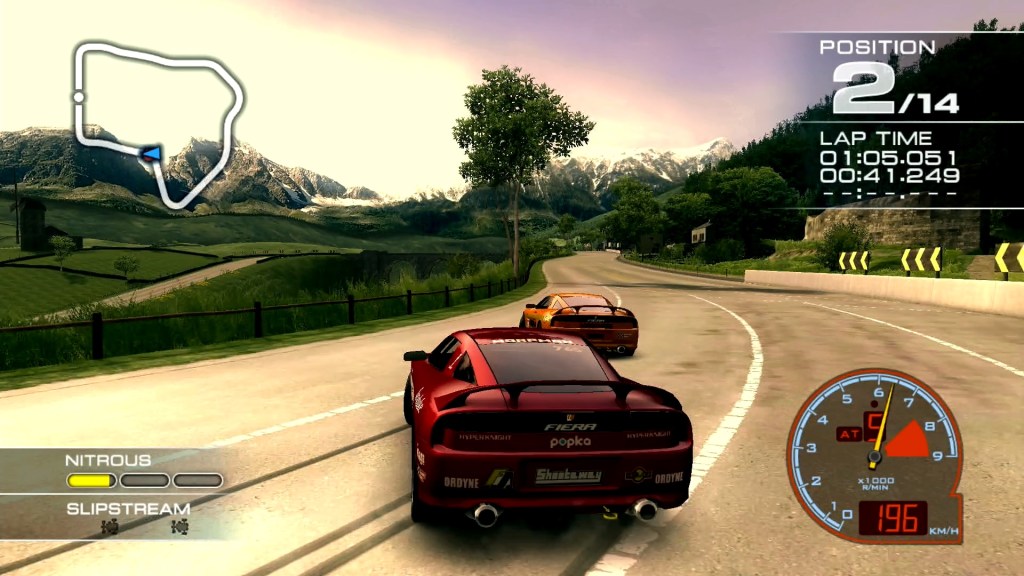
Task: Select the blue player arrow on the minimap
Action: (x=151, y=153)
